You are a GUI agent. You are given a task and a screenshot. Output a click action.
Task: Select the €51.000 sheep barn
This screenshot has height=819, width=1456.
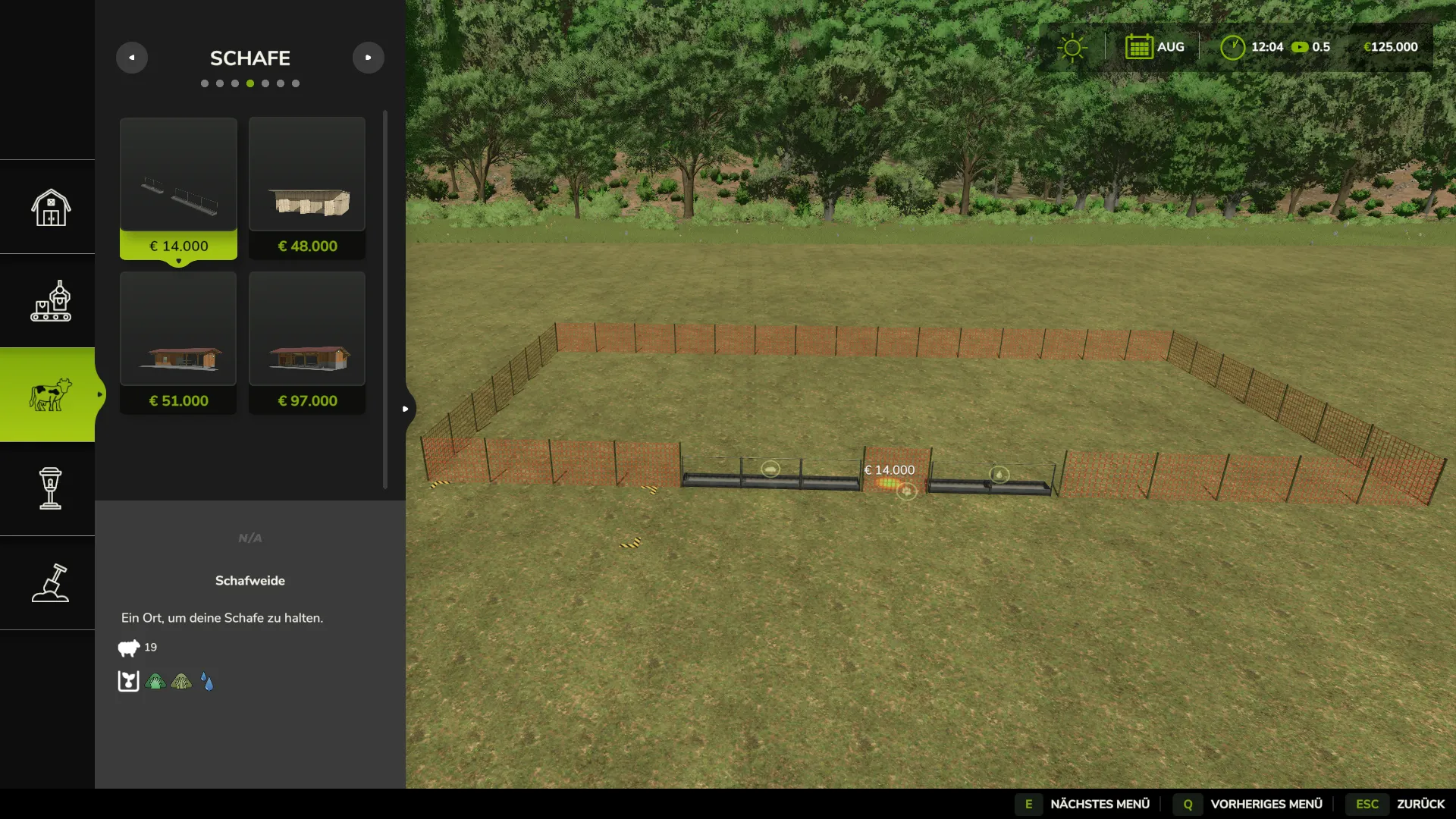(178, 343)
